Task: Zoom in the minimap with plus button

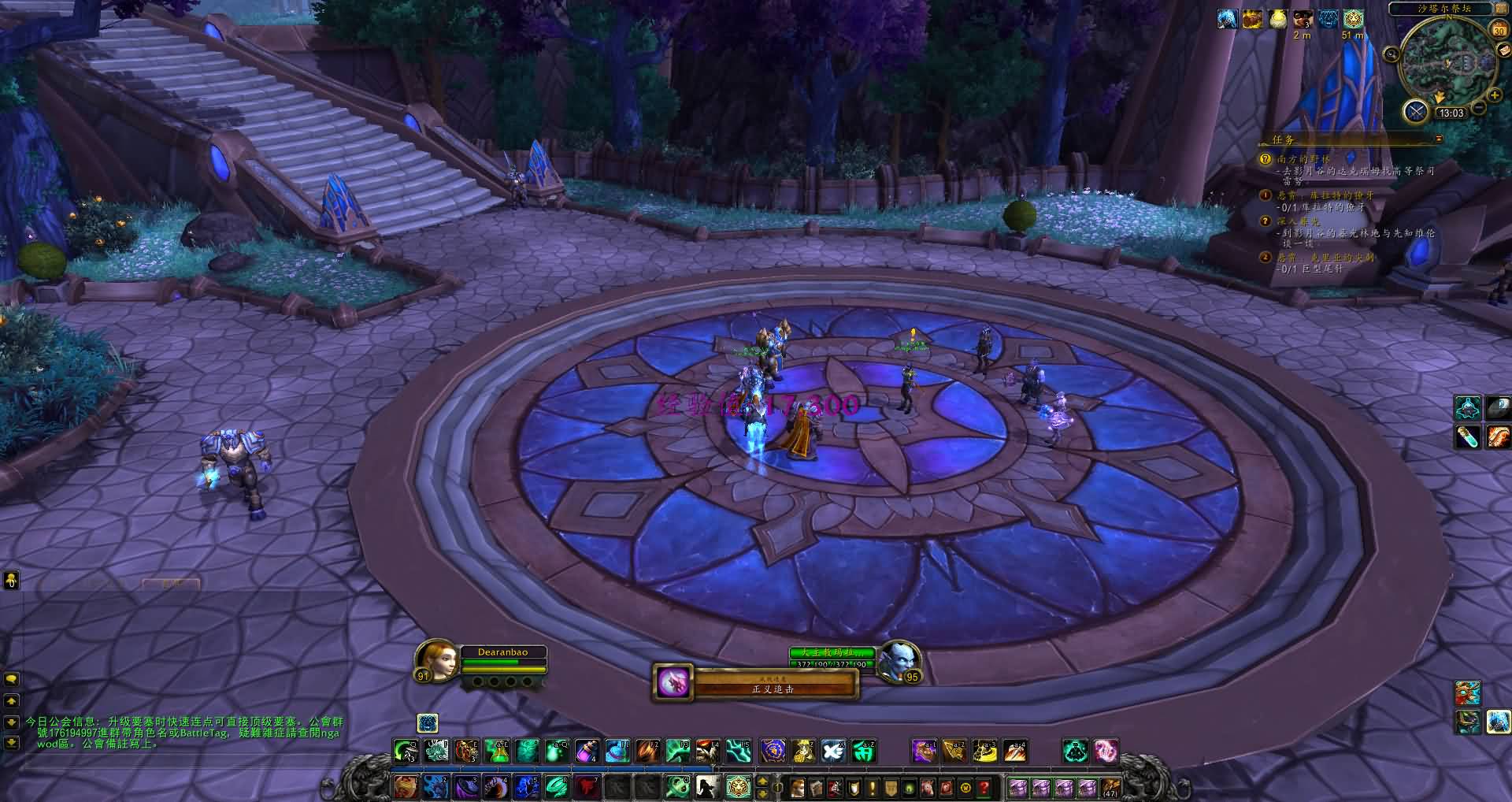Action: 1494,97
